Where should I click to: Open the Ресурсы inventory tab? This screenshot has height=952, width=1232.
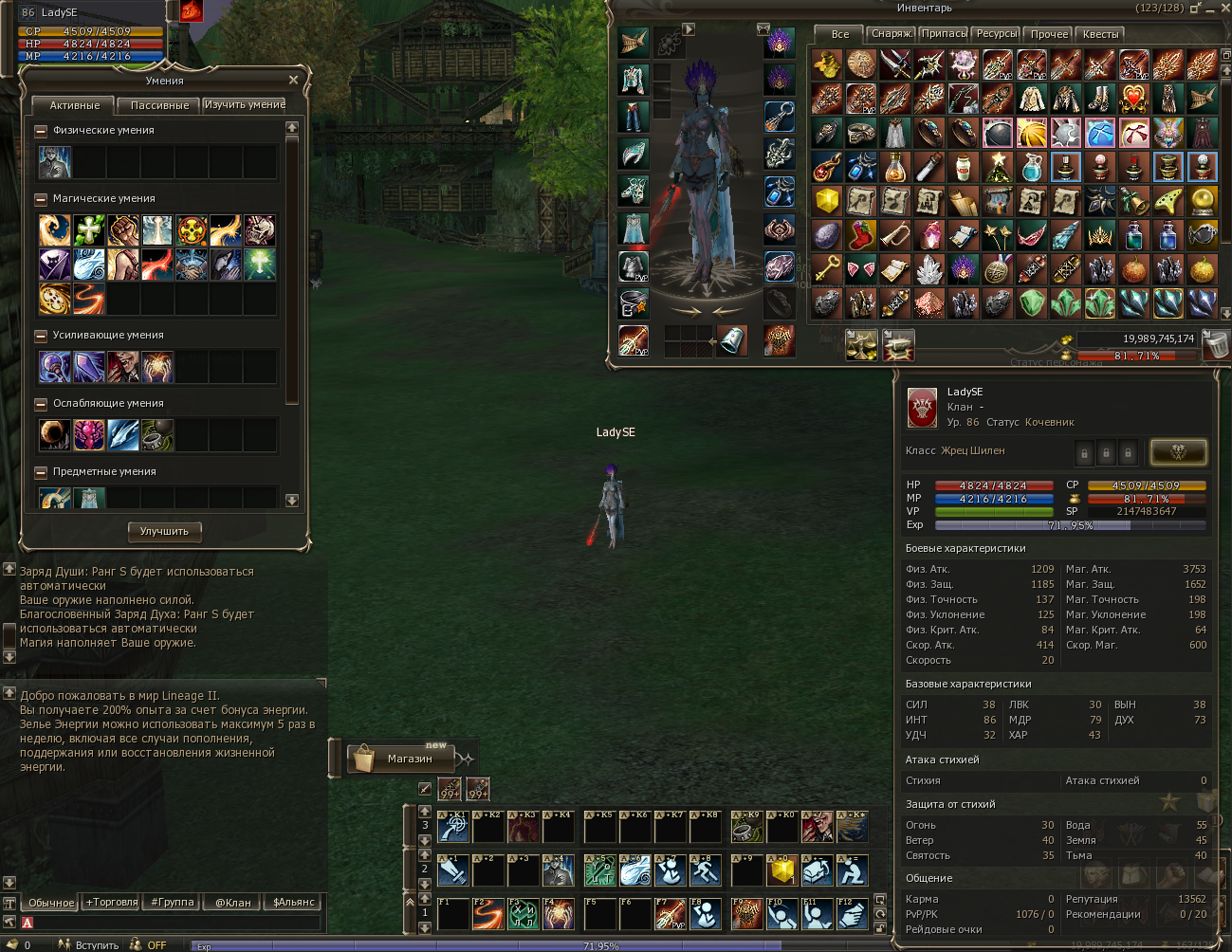tap(997, 34)
